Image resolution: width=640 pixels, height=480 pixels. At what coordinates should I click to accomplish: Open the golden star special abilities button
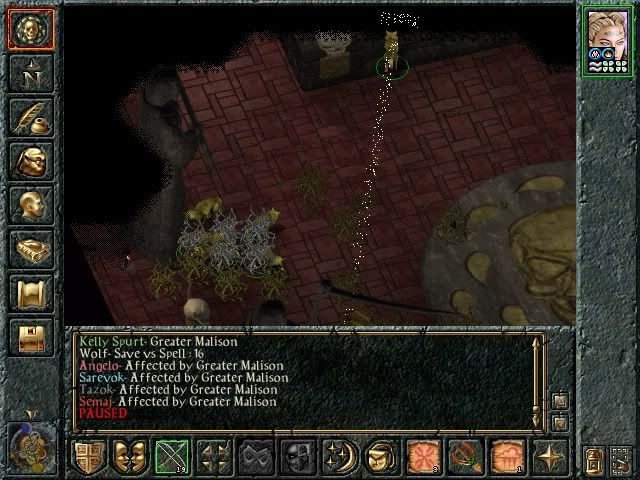coord(550,457)
